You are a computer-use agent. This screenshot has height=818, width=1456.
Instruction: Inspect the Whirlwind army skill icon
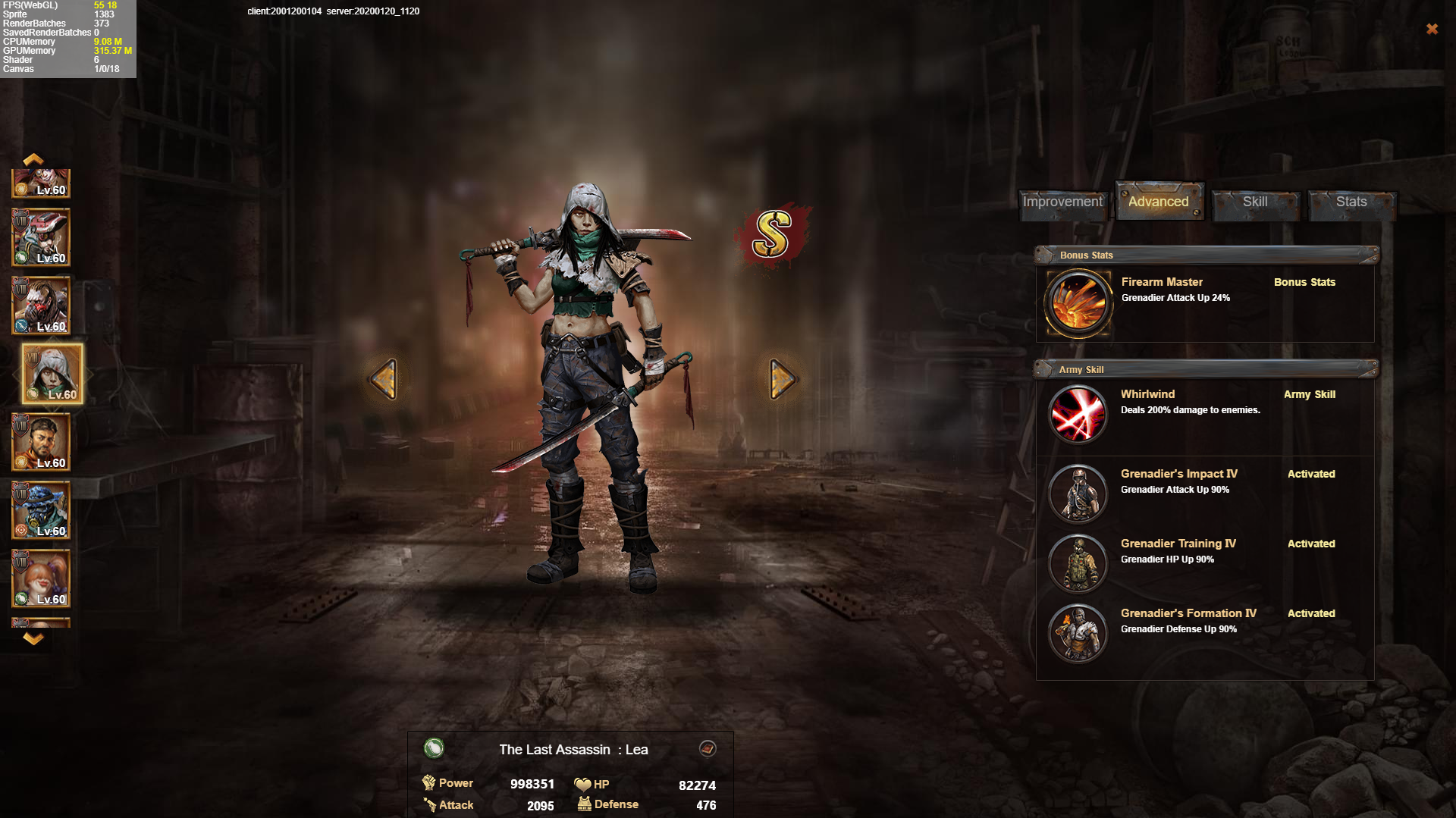pos(1078,415)
